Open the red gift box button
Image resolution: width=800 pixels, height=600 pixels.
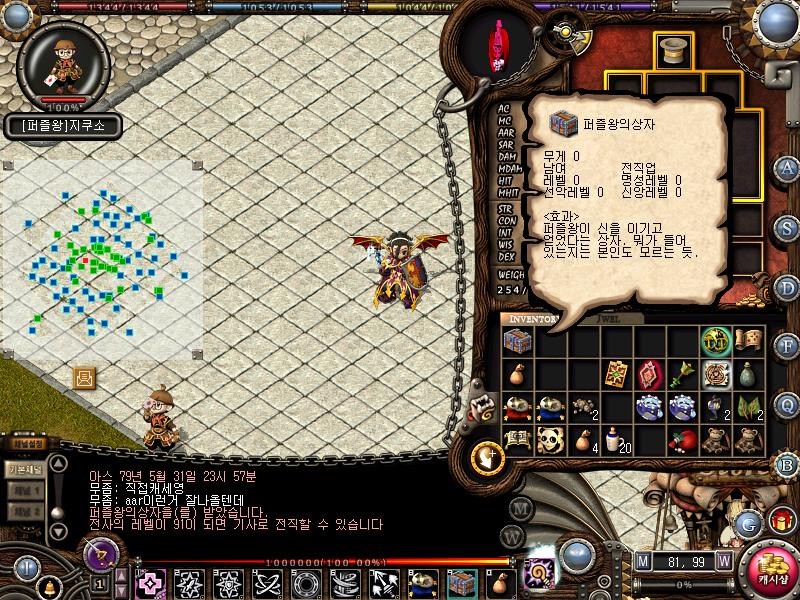click(x=781, y=520)
